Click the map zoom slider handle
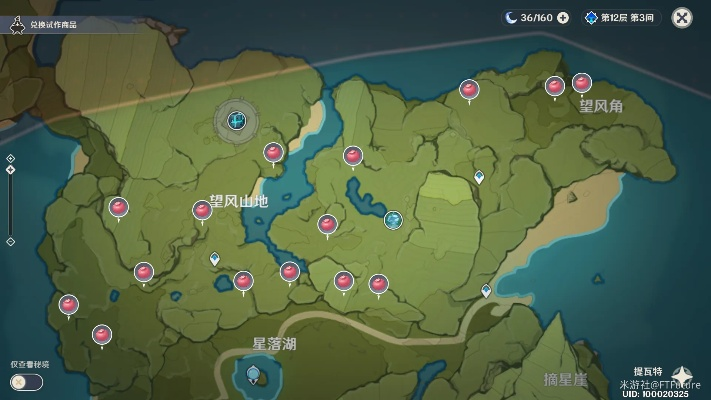Viewport: 711px width, 400px height. coord(10,169)
